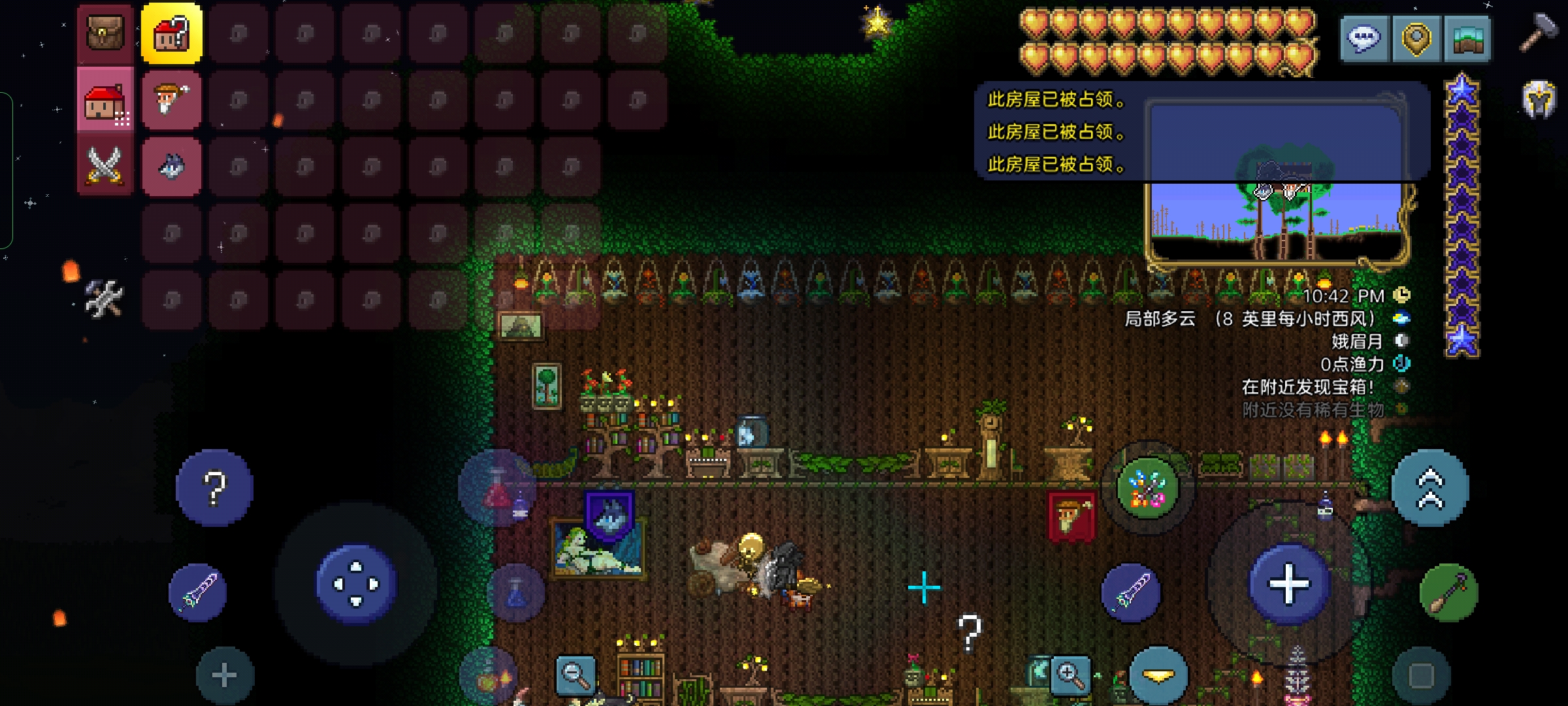Tap the hammer icon in the corner
The width and height of the screenshot is (1568, 706).
click(x=1539, y=33)
